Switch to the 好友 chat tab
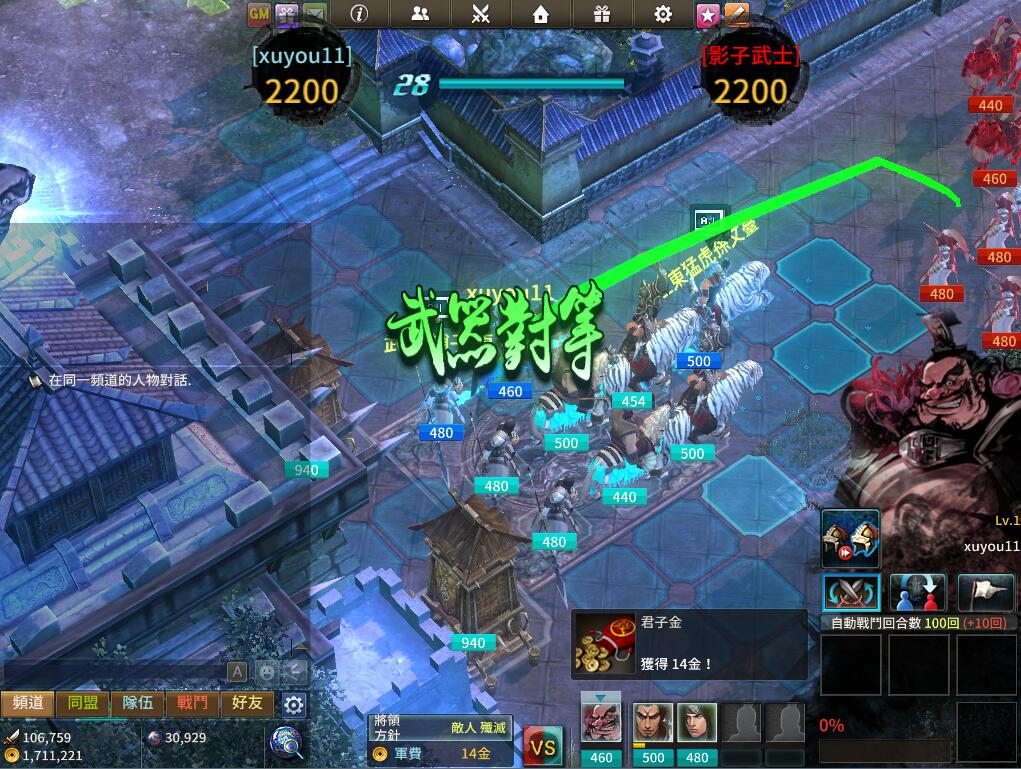The image size is (1021, 769). [x=247, y=703]
